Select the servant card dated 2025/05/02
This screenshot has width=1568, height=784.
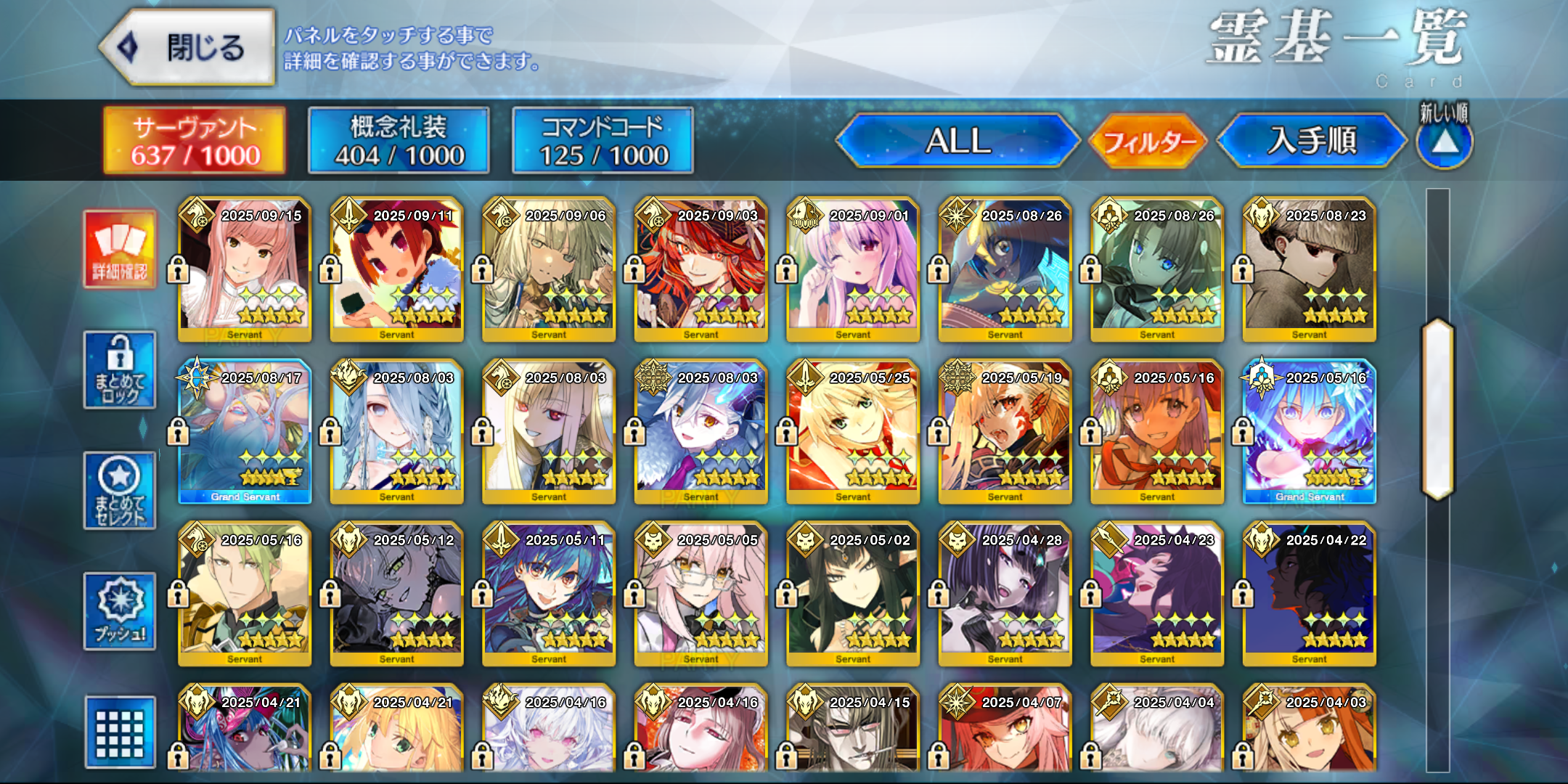click(x=853, y=594)
